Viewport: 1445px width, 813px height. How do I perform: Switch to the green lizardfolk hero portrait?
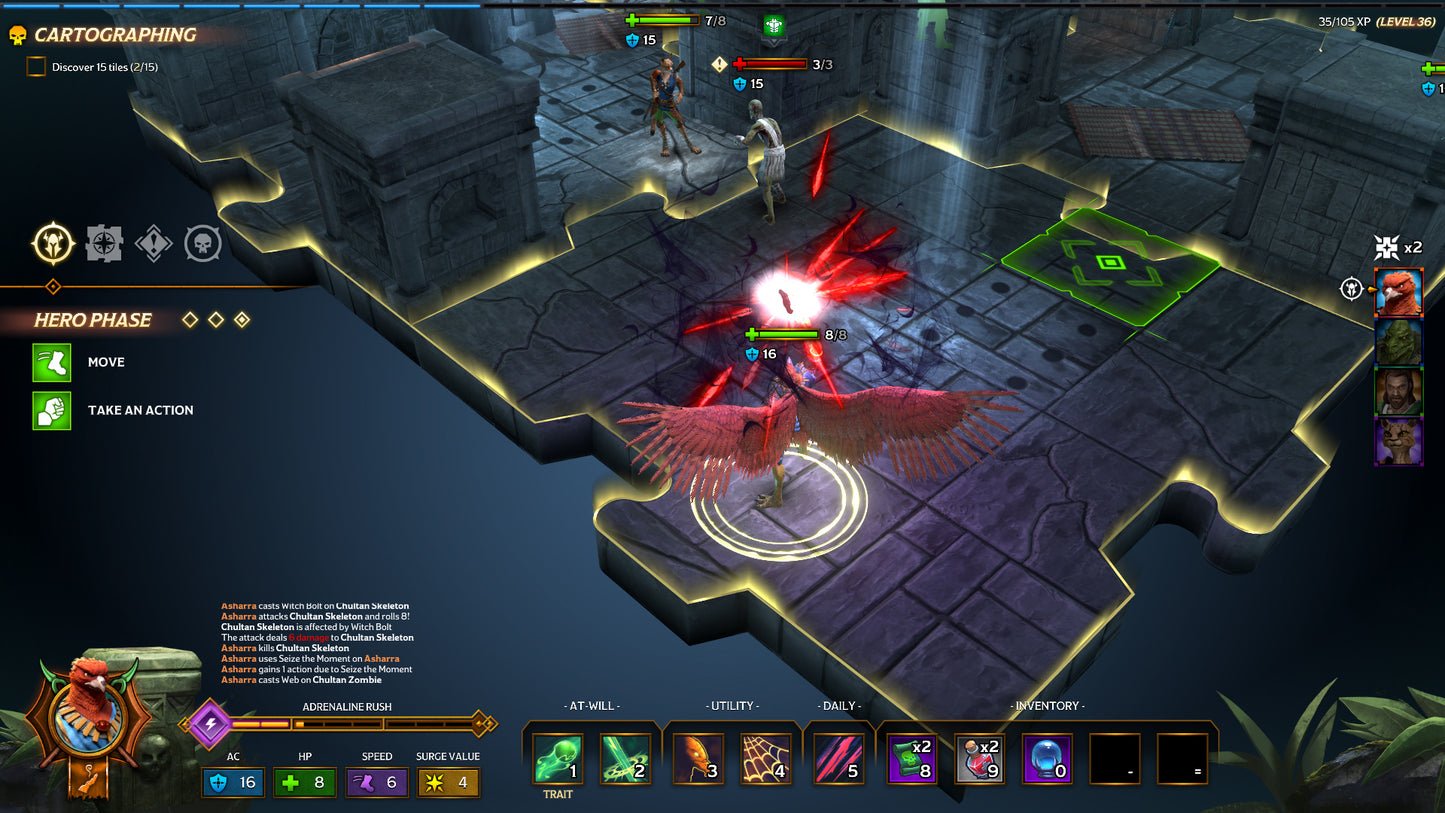pyautogui.click(x=1398, y=343)
